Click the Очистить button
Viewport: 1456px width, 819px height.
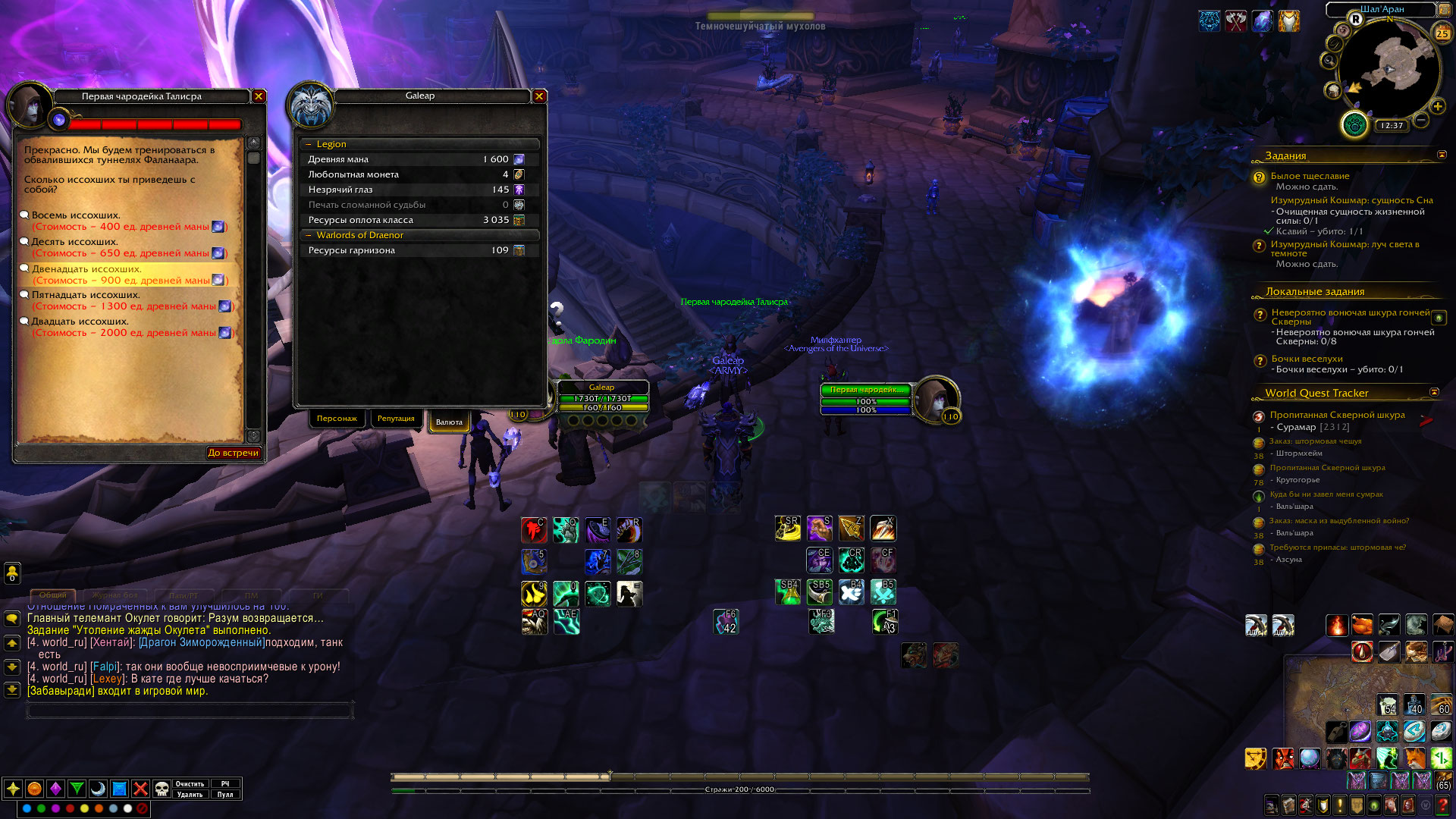190,784
